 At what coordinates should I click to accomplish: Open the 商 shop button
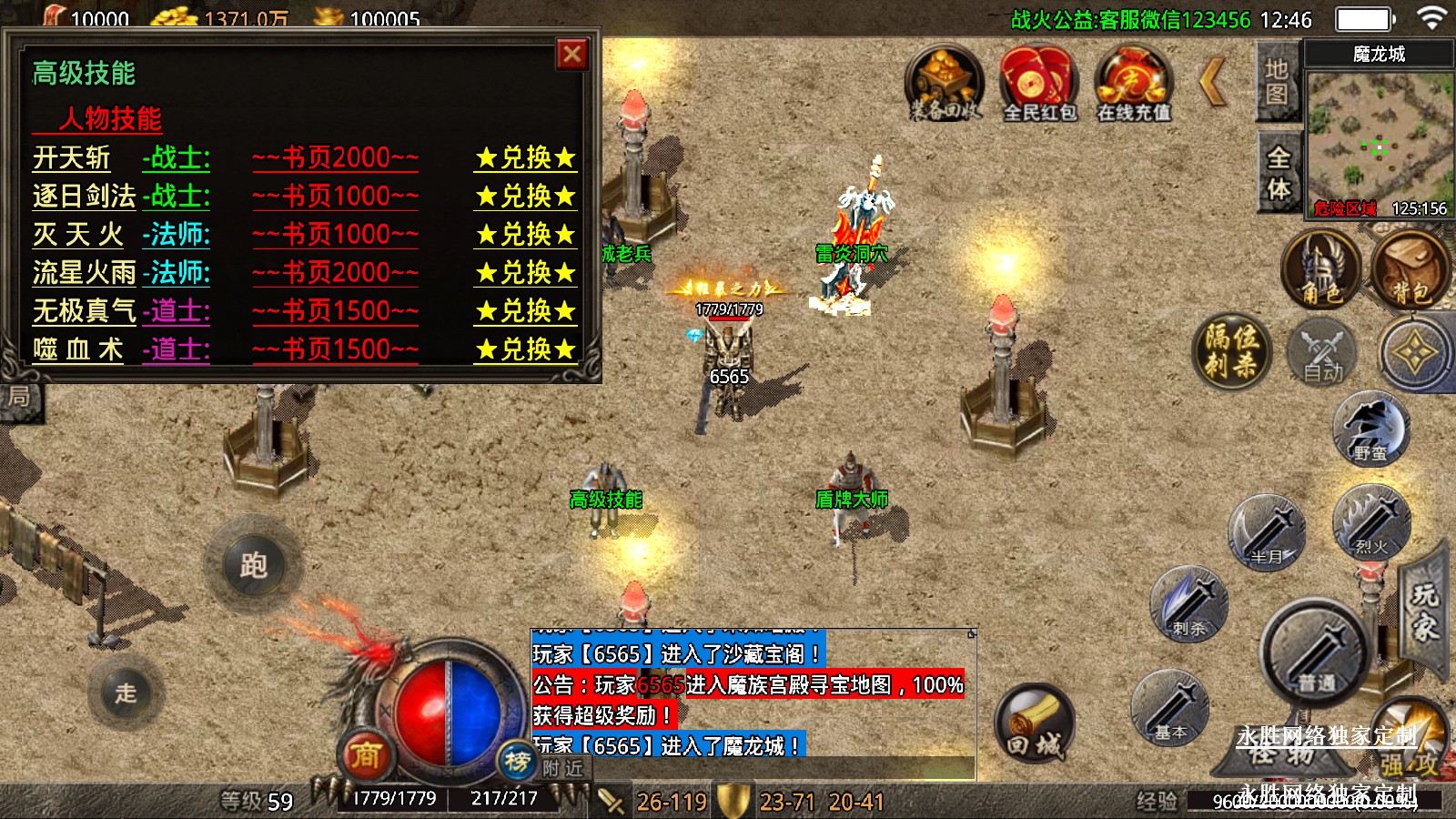366,753
